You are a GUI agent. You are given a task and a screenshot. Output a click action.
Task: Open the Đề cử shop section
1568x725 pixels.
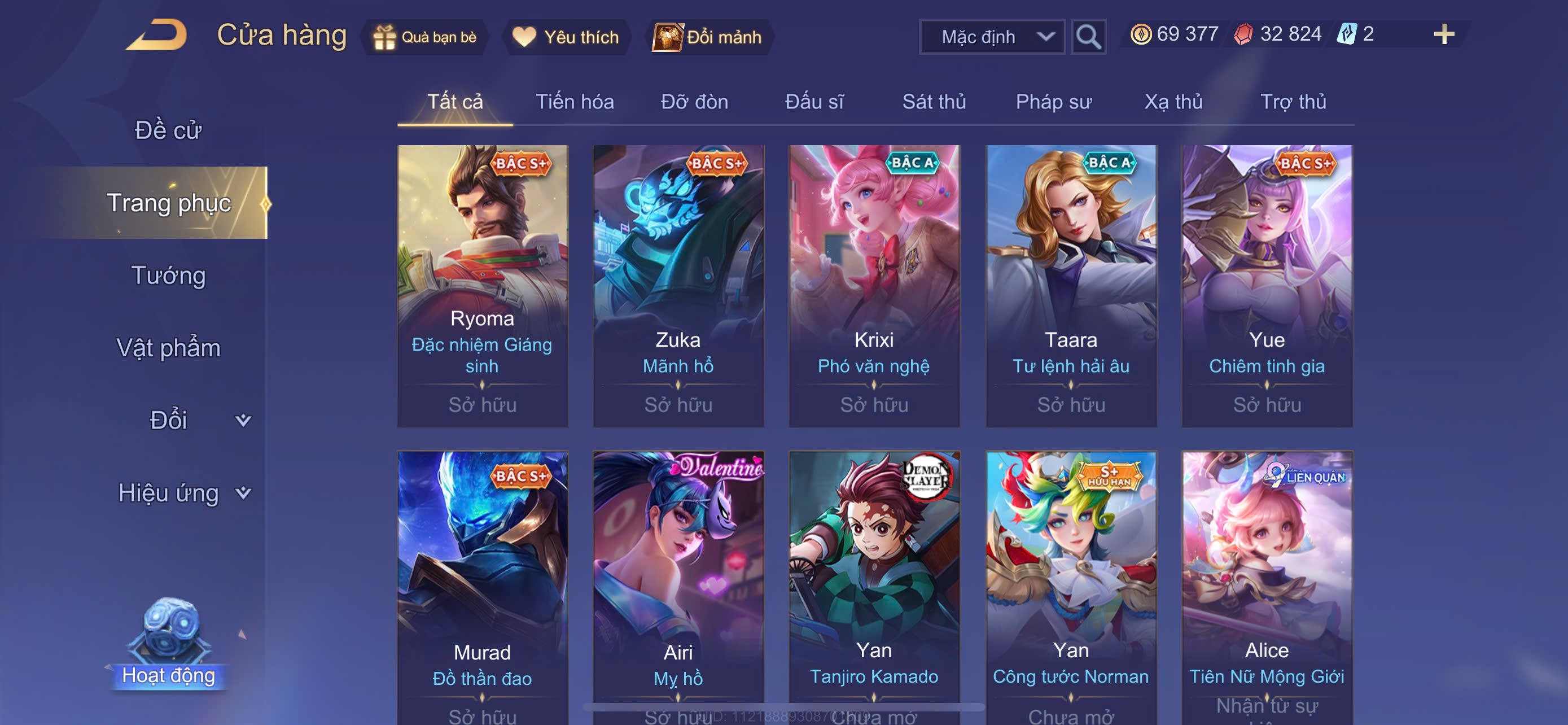tap(168, 130)
